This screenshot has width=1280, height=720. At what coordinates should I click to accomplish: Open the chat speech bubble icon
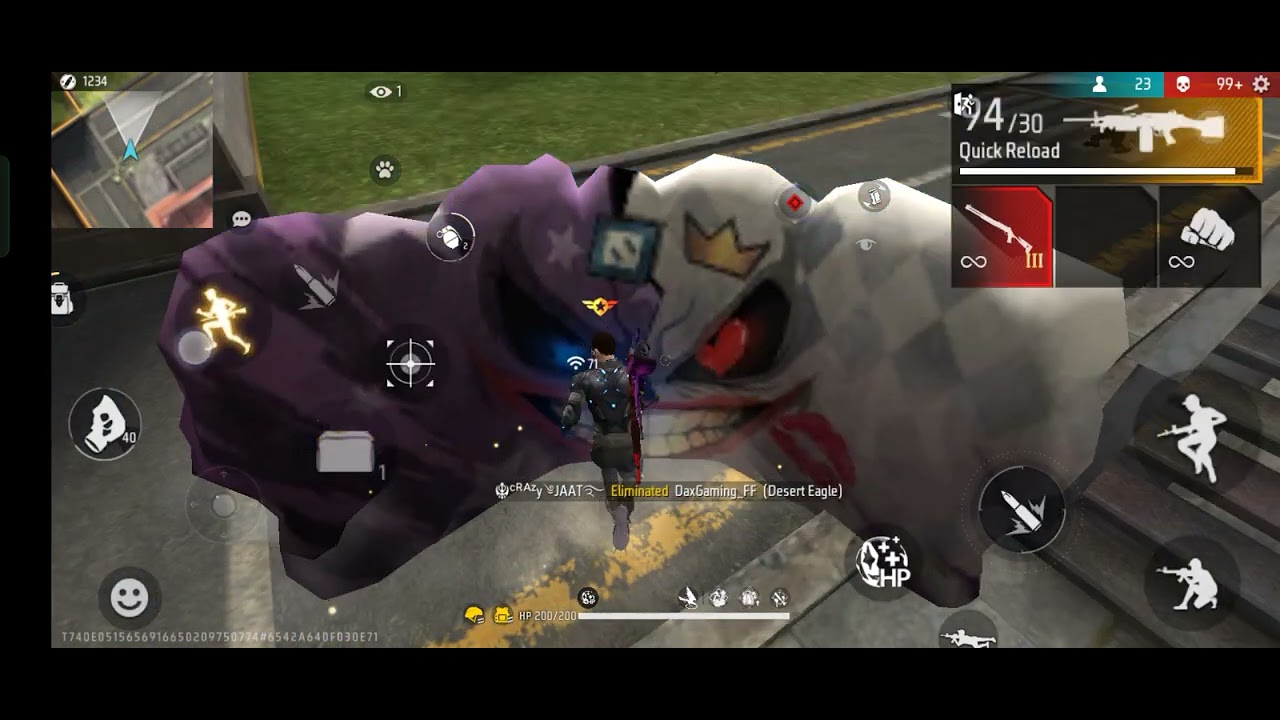pyautogui.click(x=241, y=219)
